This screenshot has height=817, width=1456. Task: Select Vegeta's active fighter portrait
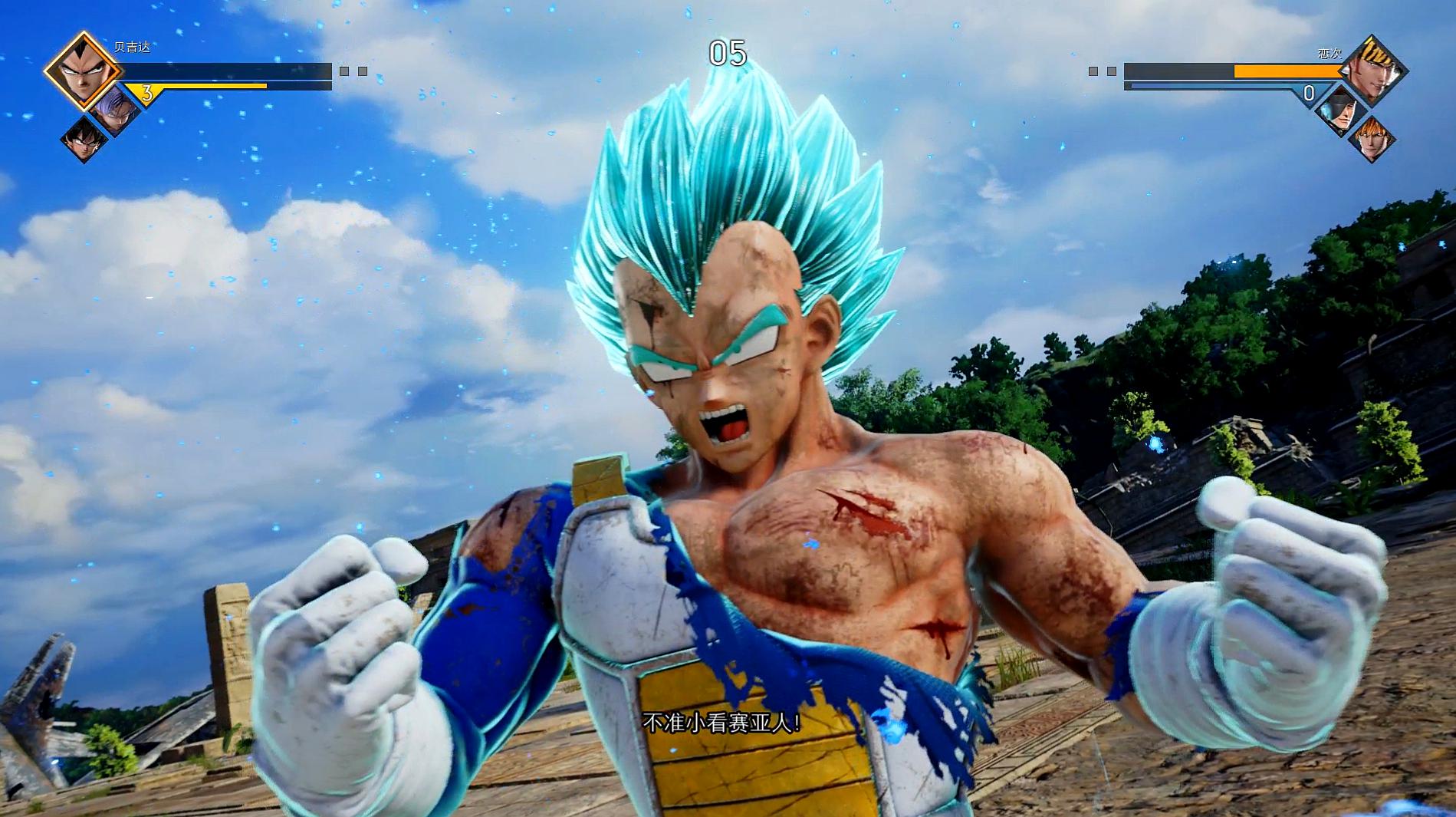pyautogui.click(x=82, y=71)
